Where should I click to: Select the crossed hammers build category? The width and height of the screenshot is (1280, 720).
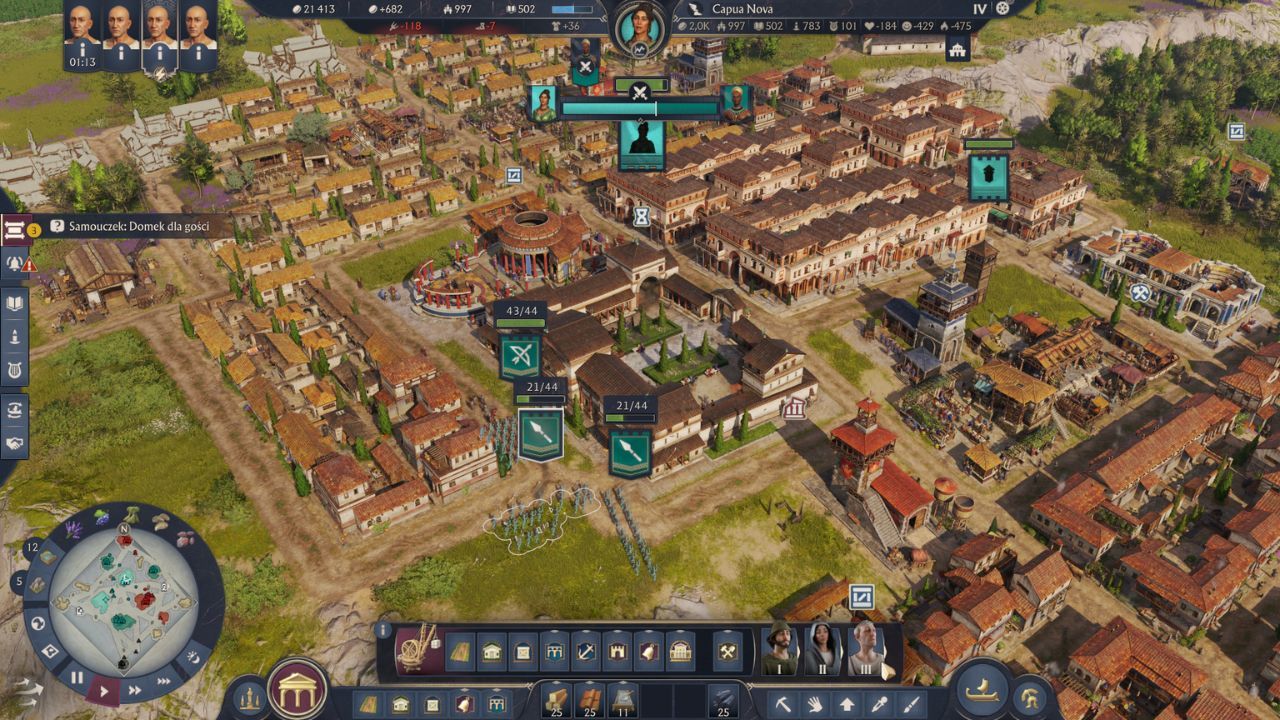(727, 652)
